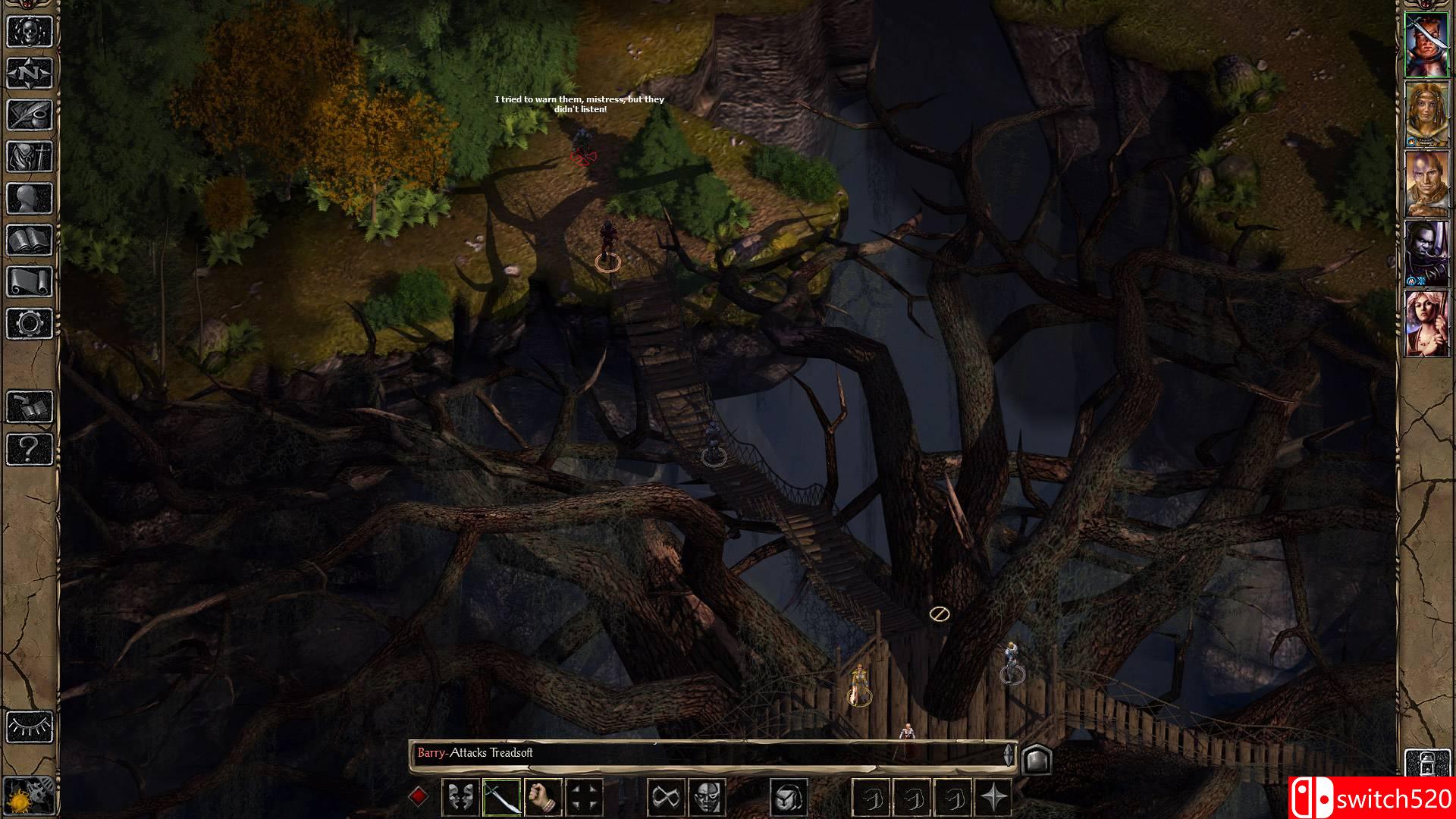Select the dual masks talk action
This screenshot has width=1456, height=819.
[460, 797]
